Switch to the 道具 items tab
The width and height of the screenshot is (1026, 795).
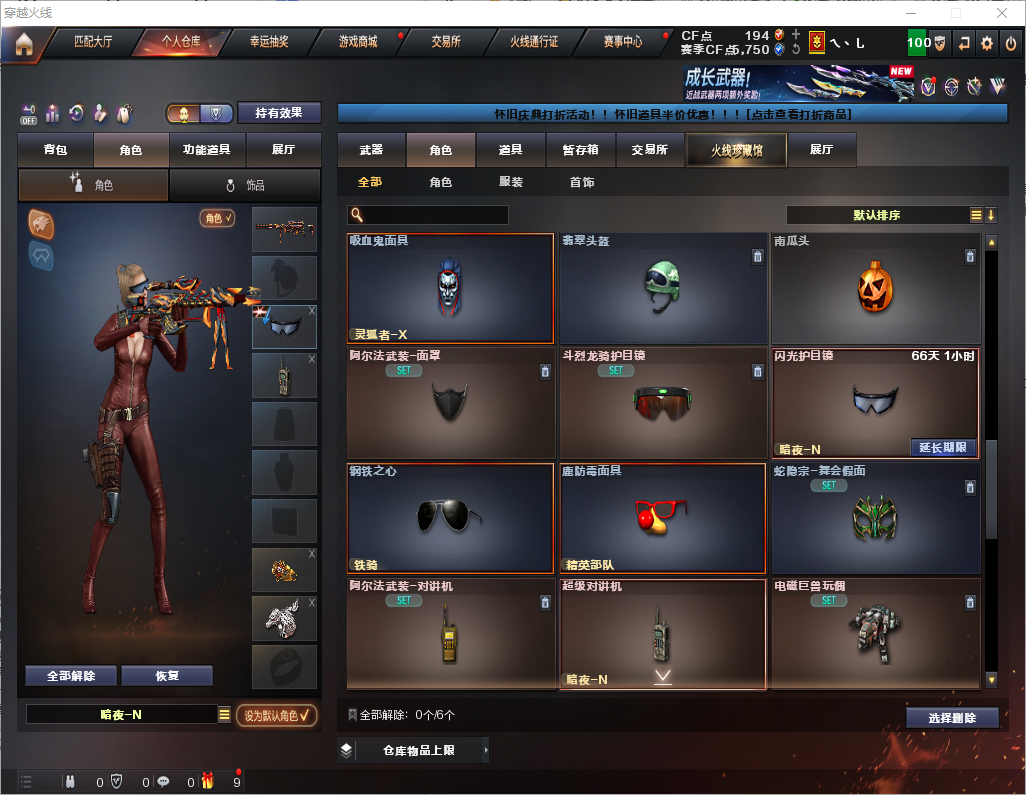511,150
